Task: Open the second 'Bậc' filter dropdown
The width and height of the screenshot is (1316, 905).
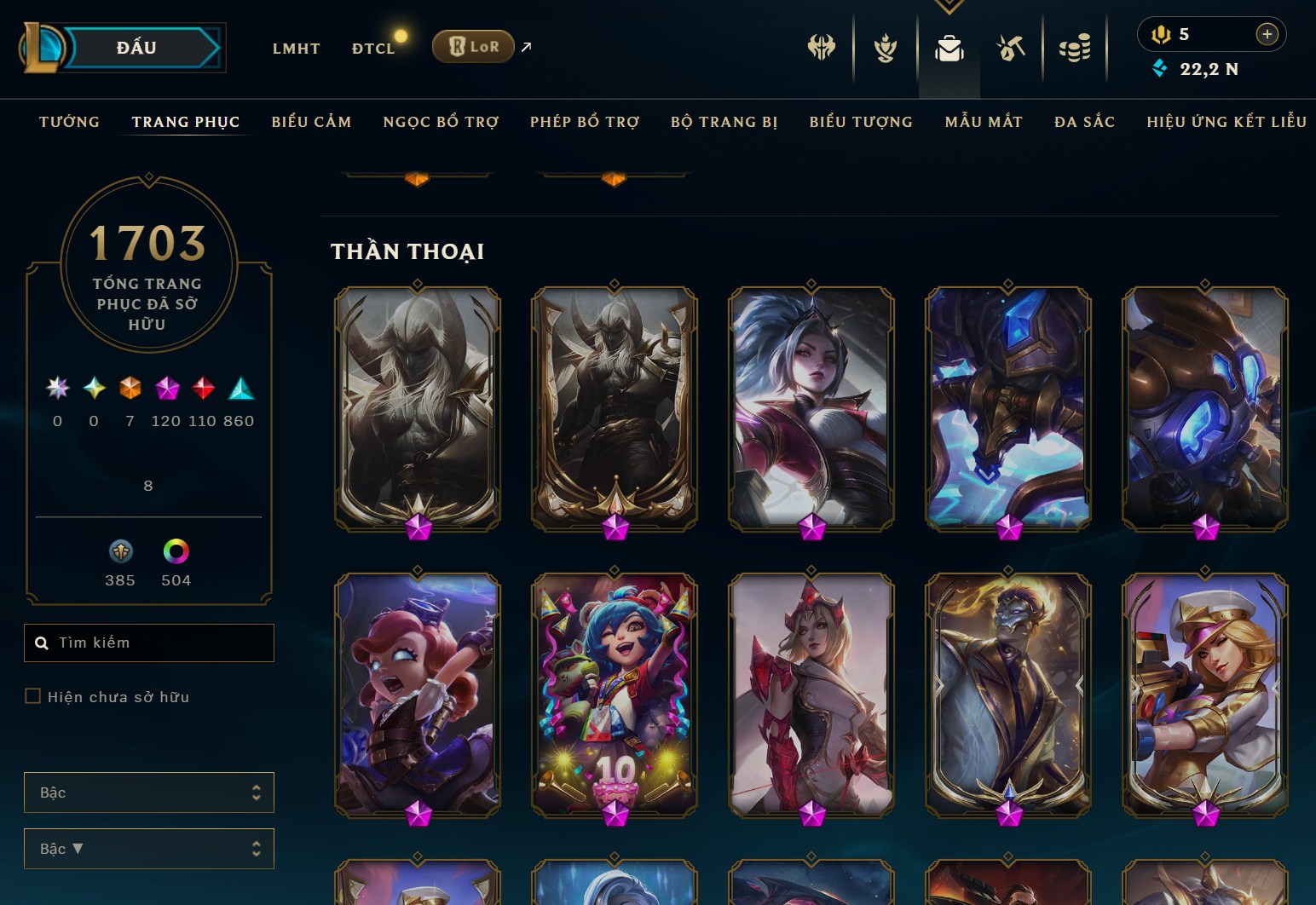Action: tap(149, 848)
